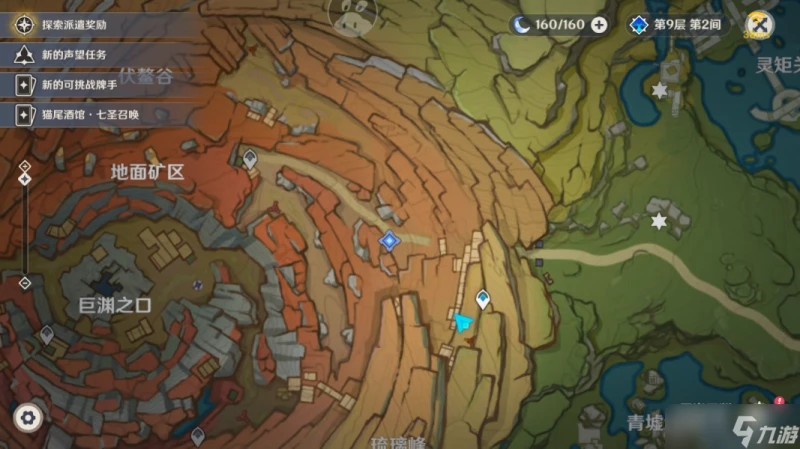Select the teleport waypoint near 地面矿区
The image size is (800, 449).
click(x=250, y=157)
